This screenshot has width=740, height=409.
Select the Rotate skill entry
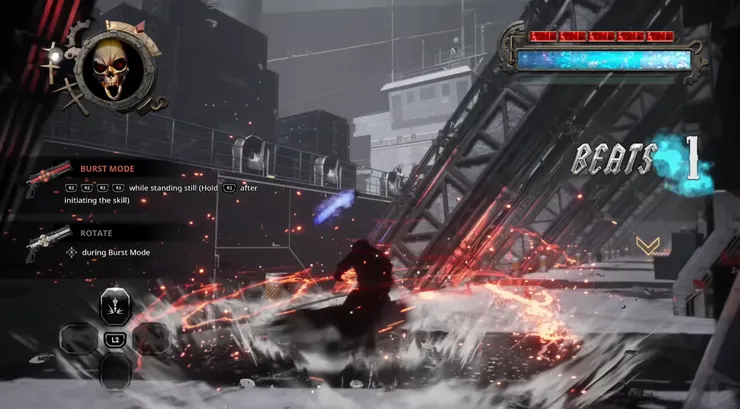pos(97,232)
